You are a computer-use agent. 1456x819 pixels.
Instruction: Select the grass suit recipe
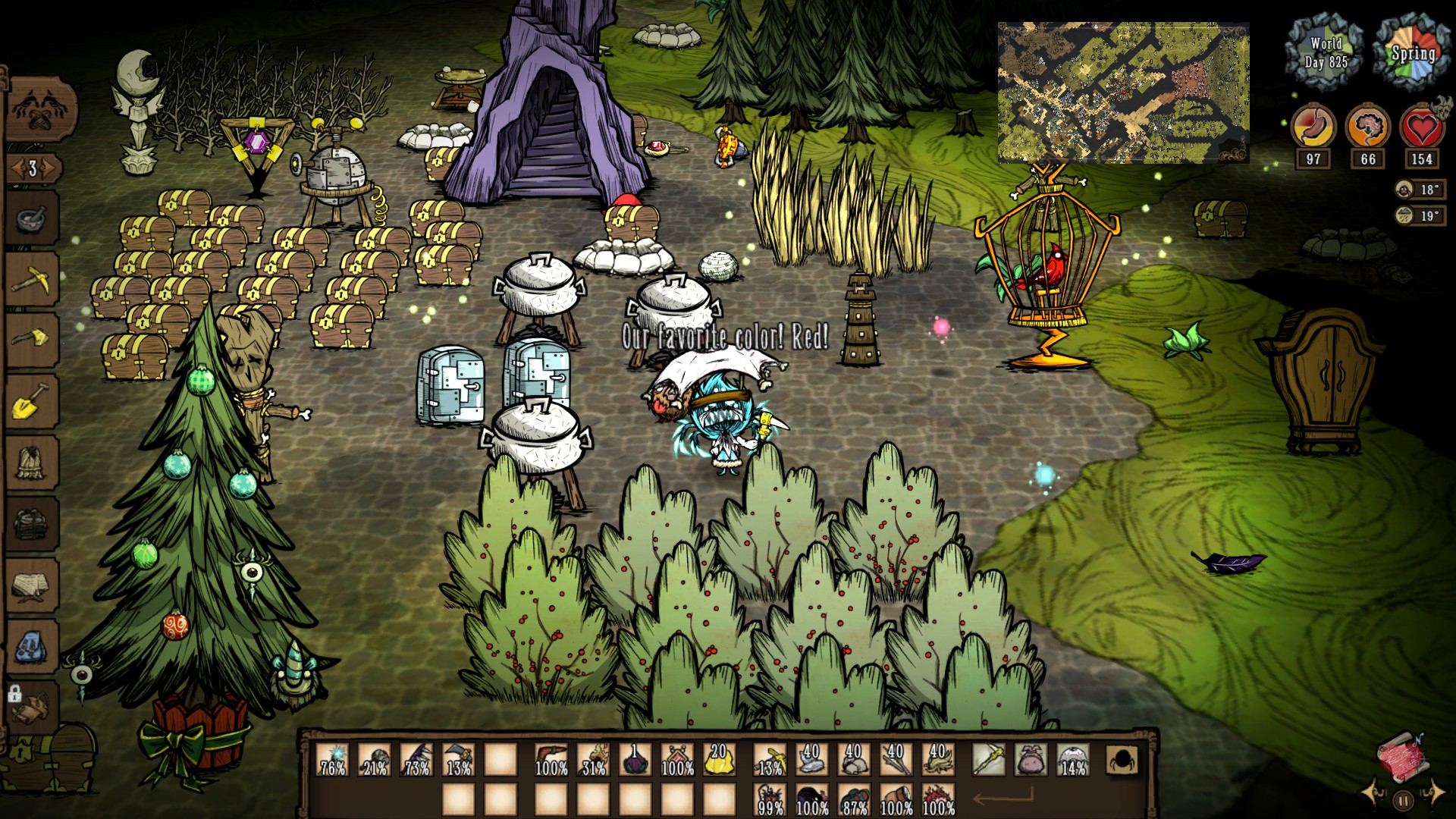tap(32, 461)
